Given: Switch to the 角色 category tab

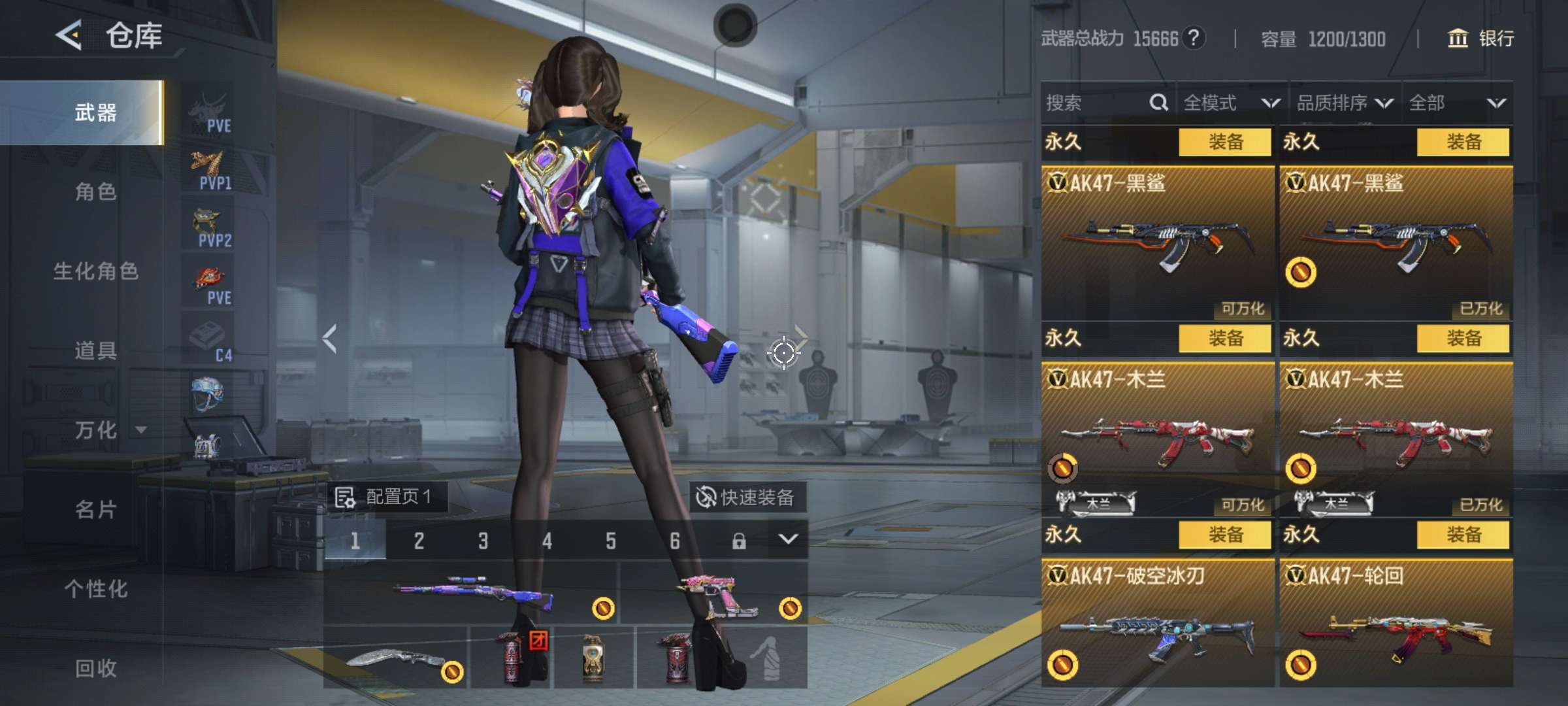Looking at the screenshot, I should click(x=95, y=192).
